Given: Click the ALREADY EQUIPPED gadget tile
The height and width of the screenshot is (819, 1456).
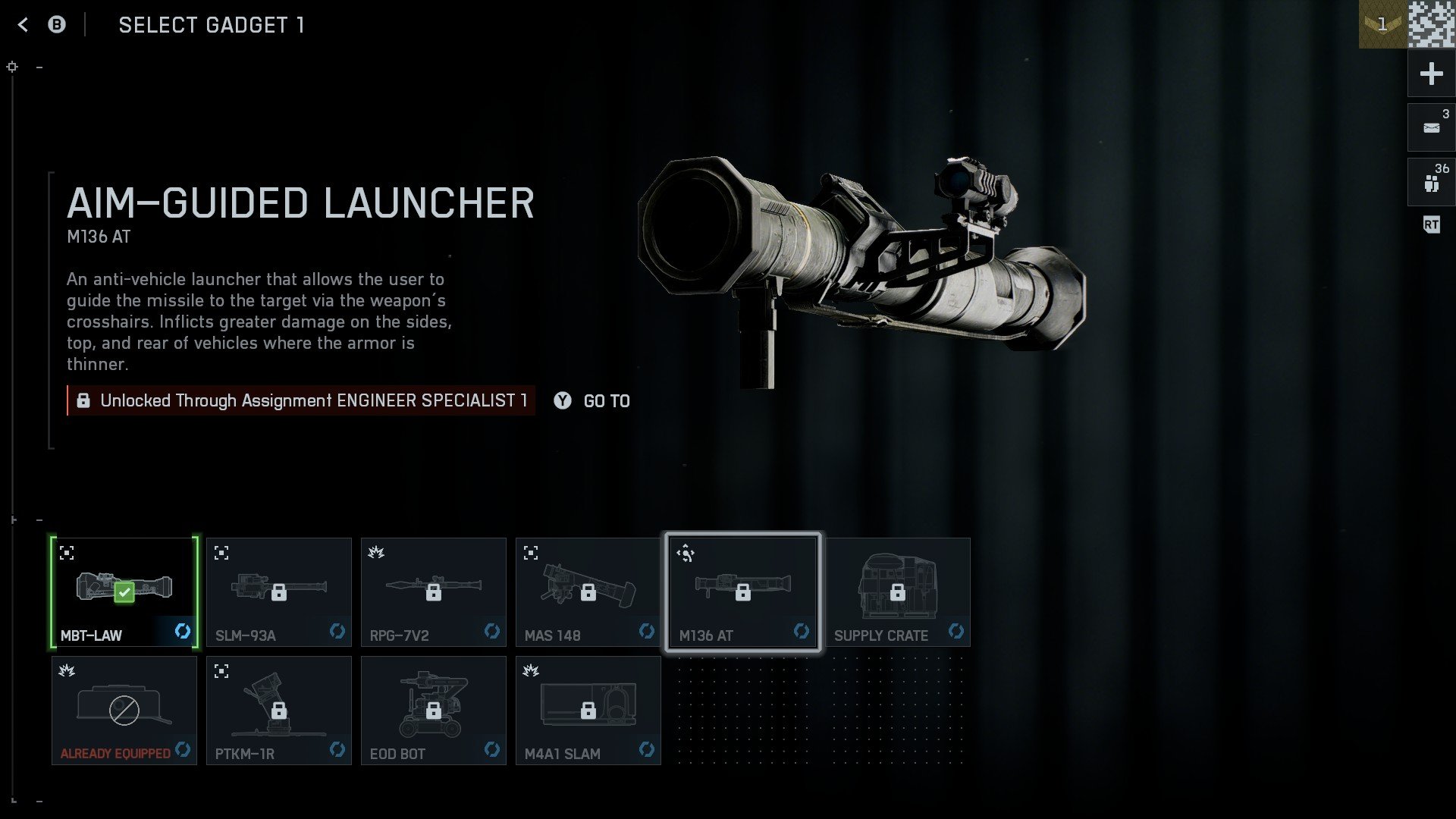Looking at the screenshot, I should click(124, 709).
